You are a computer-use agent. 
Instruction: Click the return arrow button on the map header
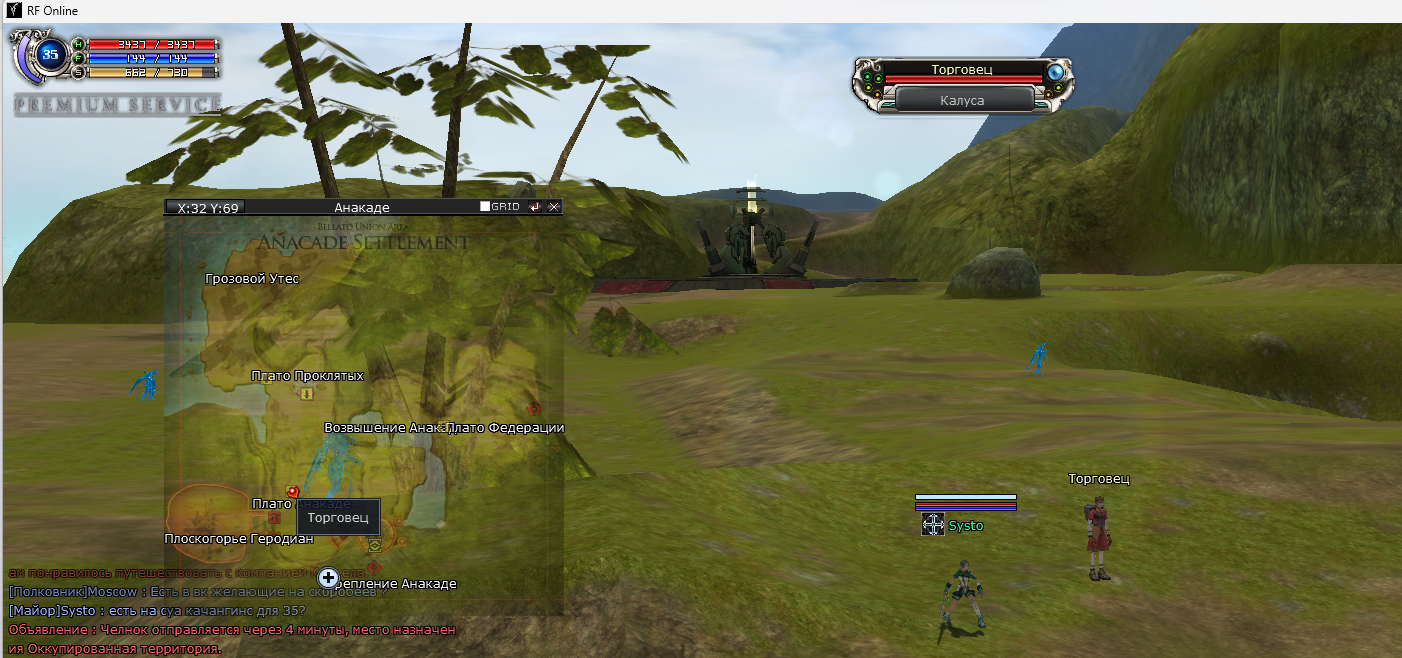tap(535, 207)
